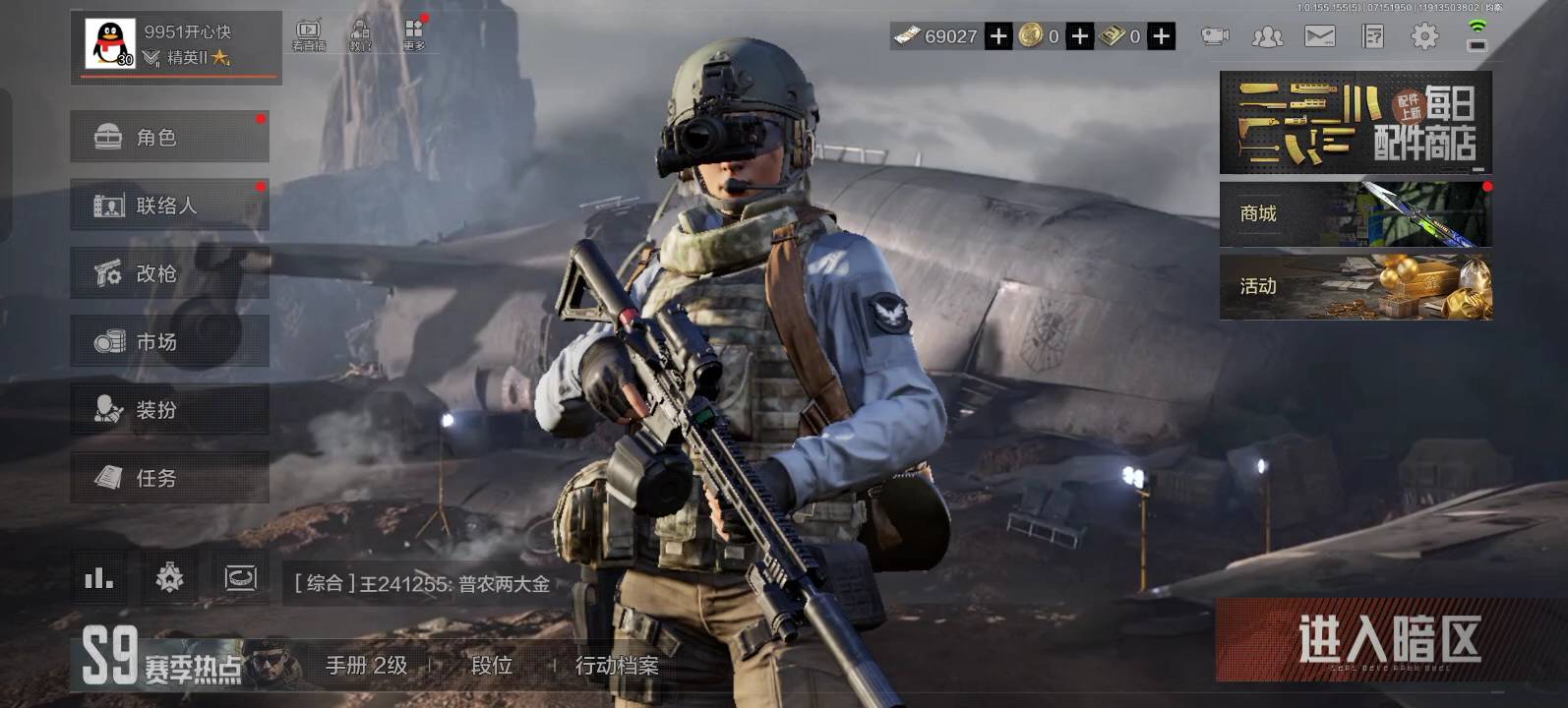Switch to the 段位 (Rank) tab
This screenshot has width=1568, height=708.
pos(492,666)
